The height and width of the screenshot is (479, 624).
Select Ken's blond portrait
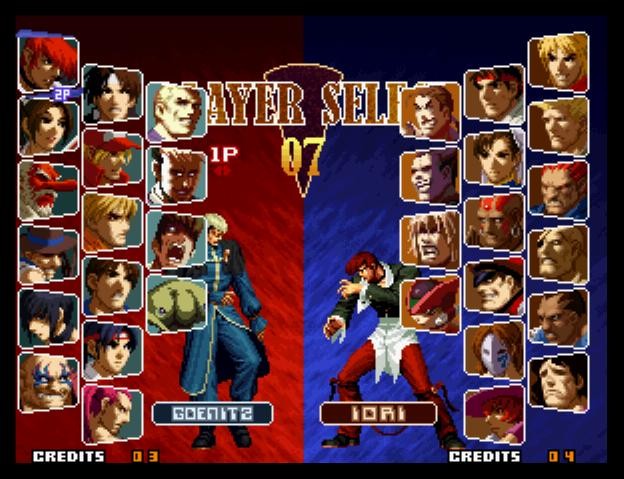click(x=558, y=60)
